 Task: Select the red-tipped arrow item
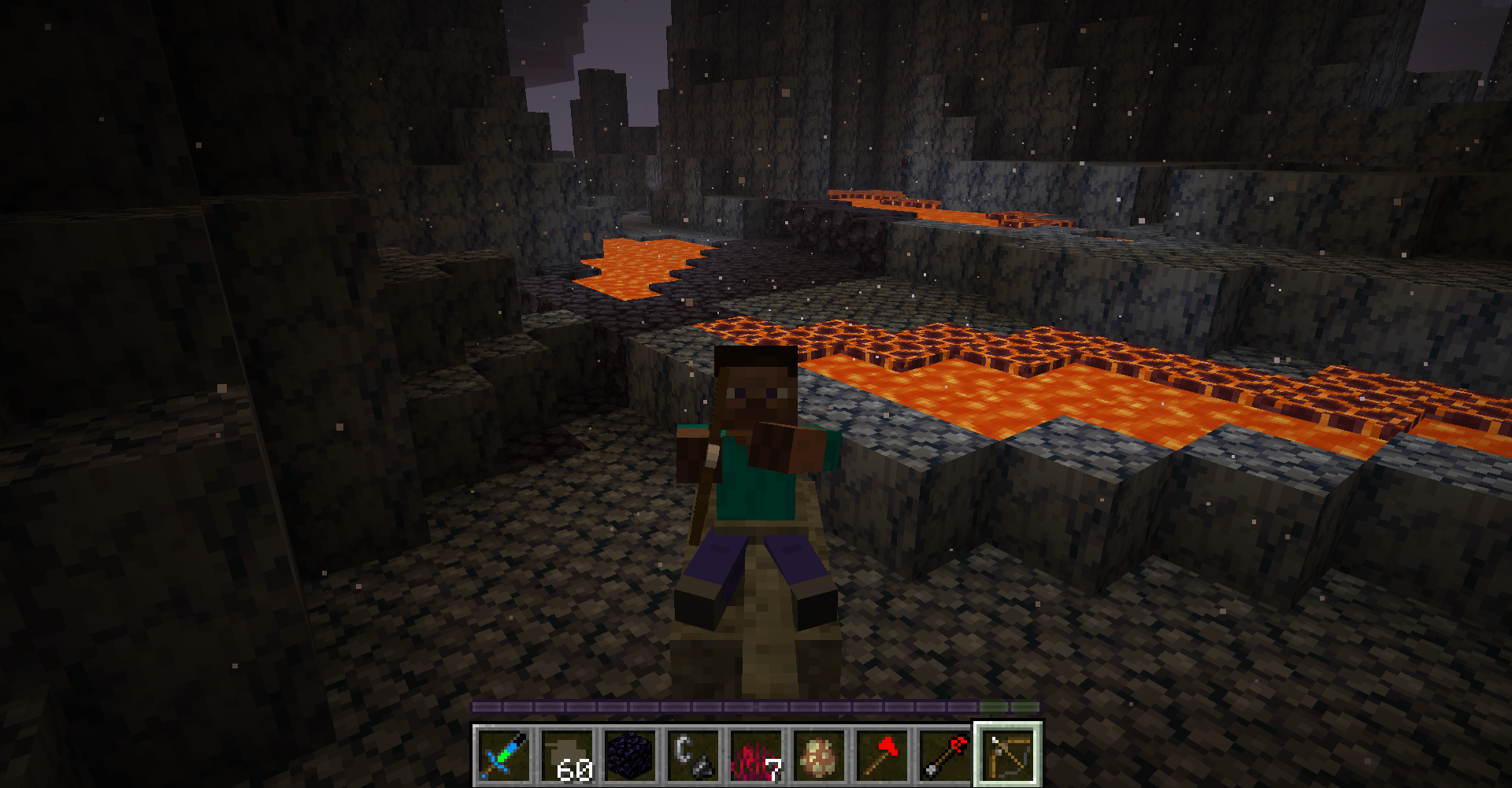945,756
